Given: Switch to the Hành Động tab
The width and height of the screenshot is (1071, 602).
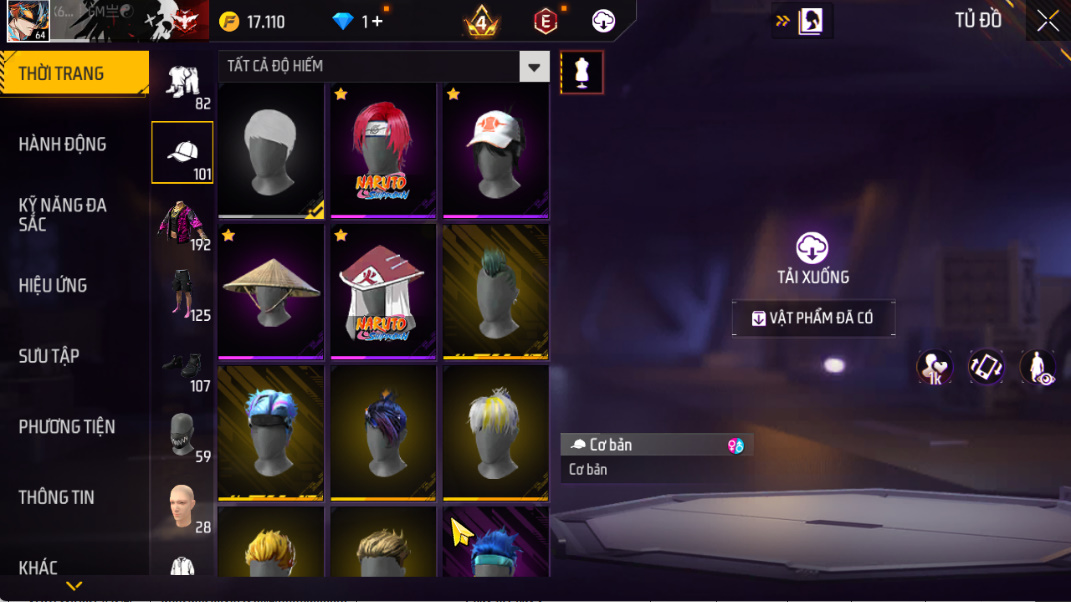Looking at the screenshot, I should (62, 144).
